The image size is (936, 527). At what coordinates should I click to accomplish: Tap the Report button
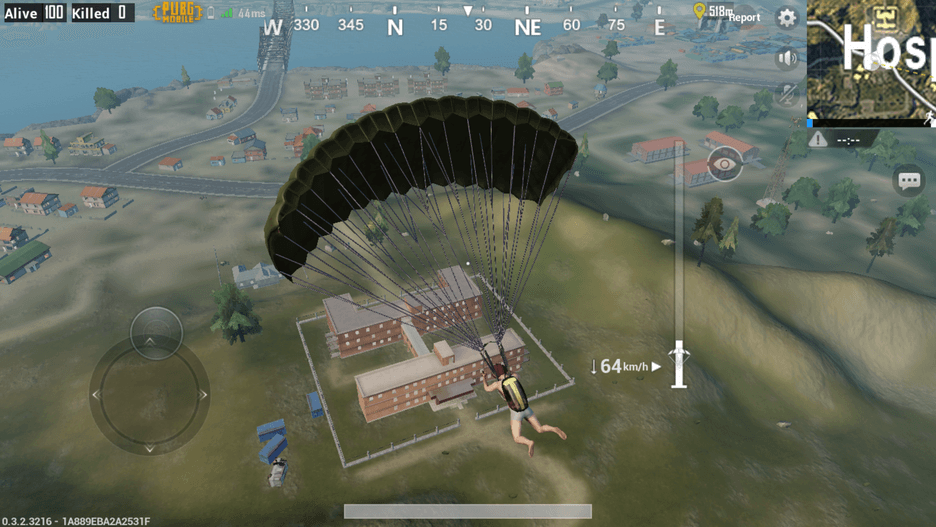(x=744, y=17)
